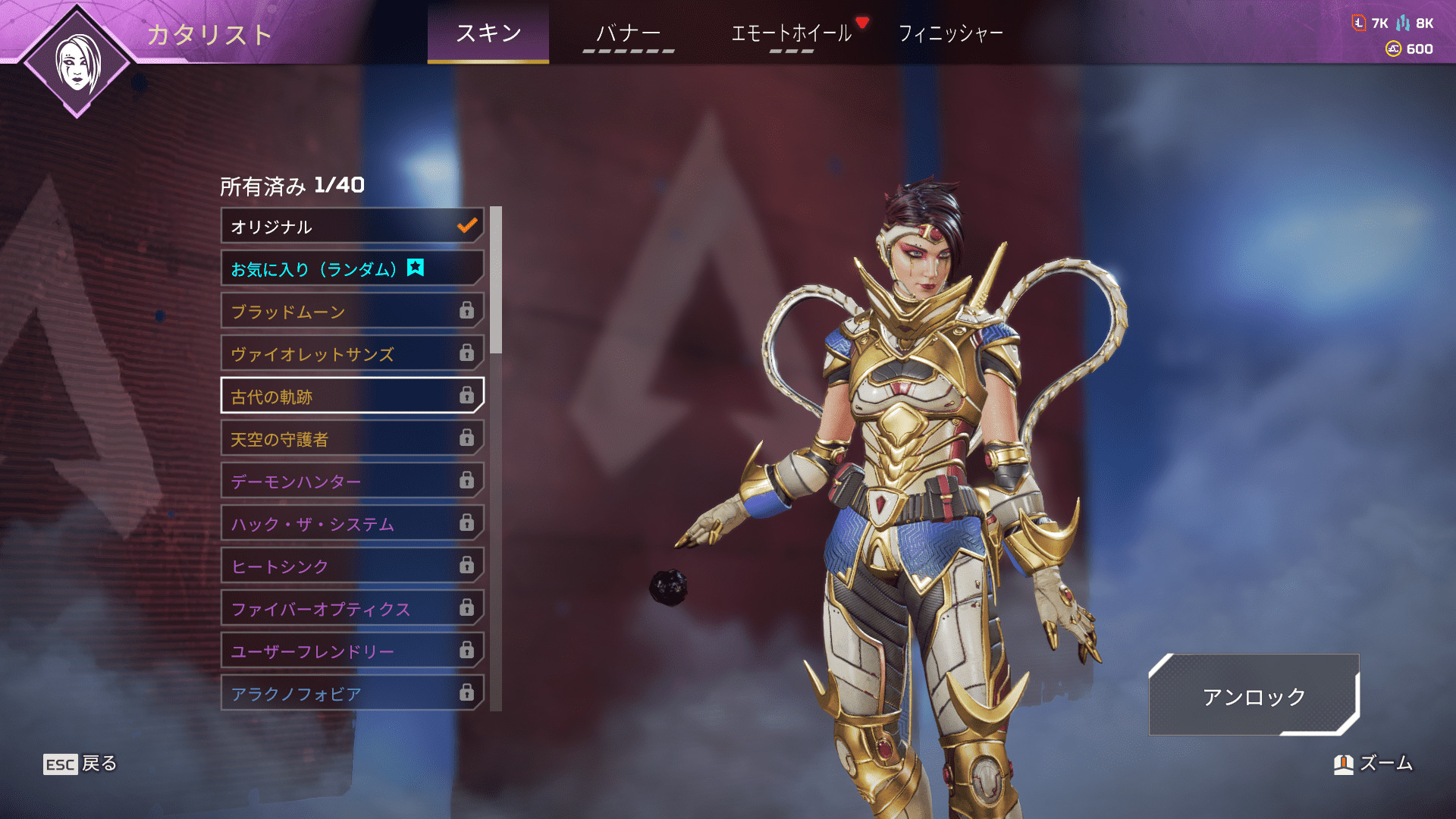
Task: Select ハック・ザ・システム skin
Action: (x=352, y=523)
